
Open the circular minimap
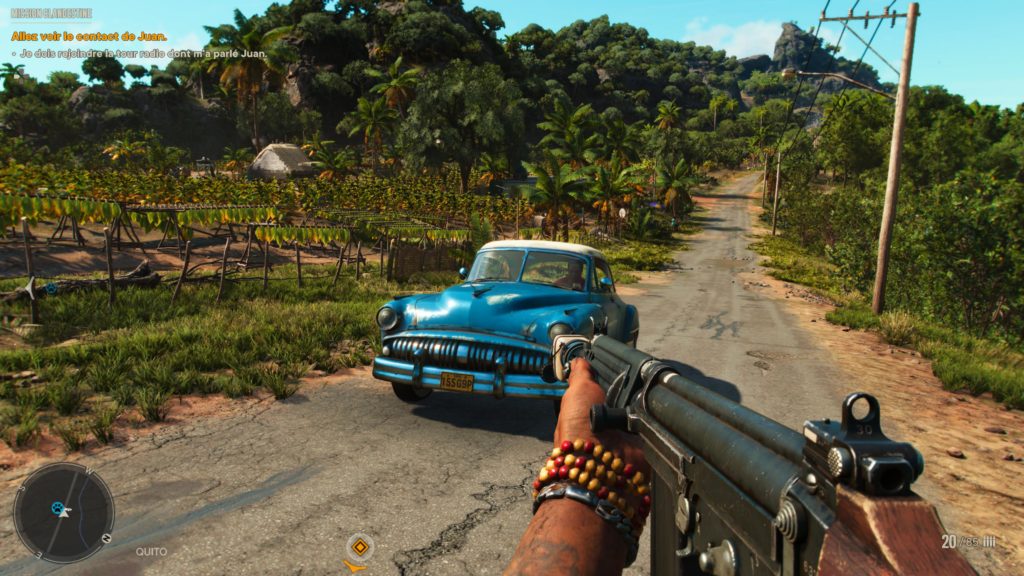point(64,512)
